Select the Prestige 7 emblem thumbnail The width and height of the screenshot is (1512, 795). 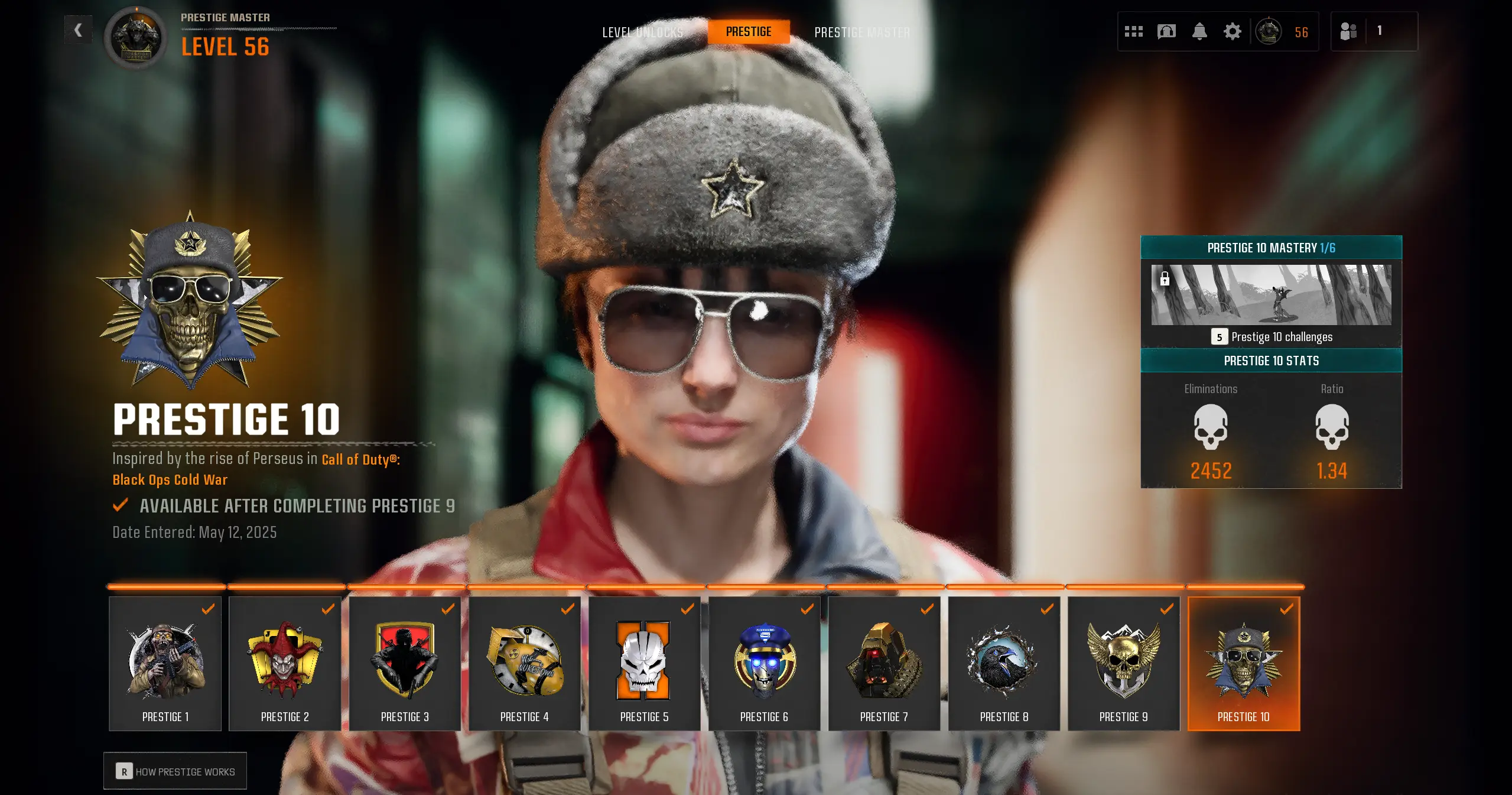point(884,660)
